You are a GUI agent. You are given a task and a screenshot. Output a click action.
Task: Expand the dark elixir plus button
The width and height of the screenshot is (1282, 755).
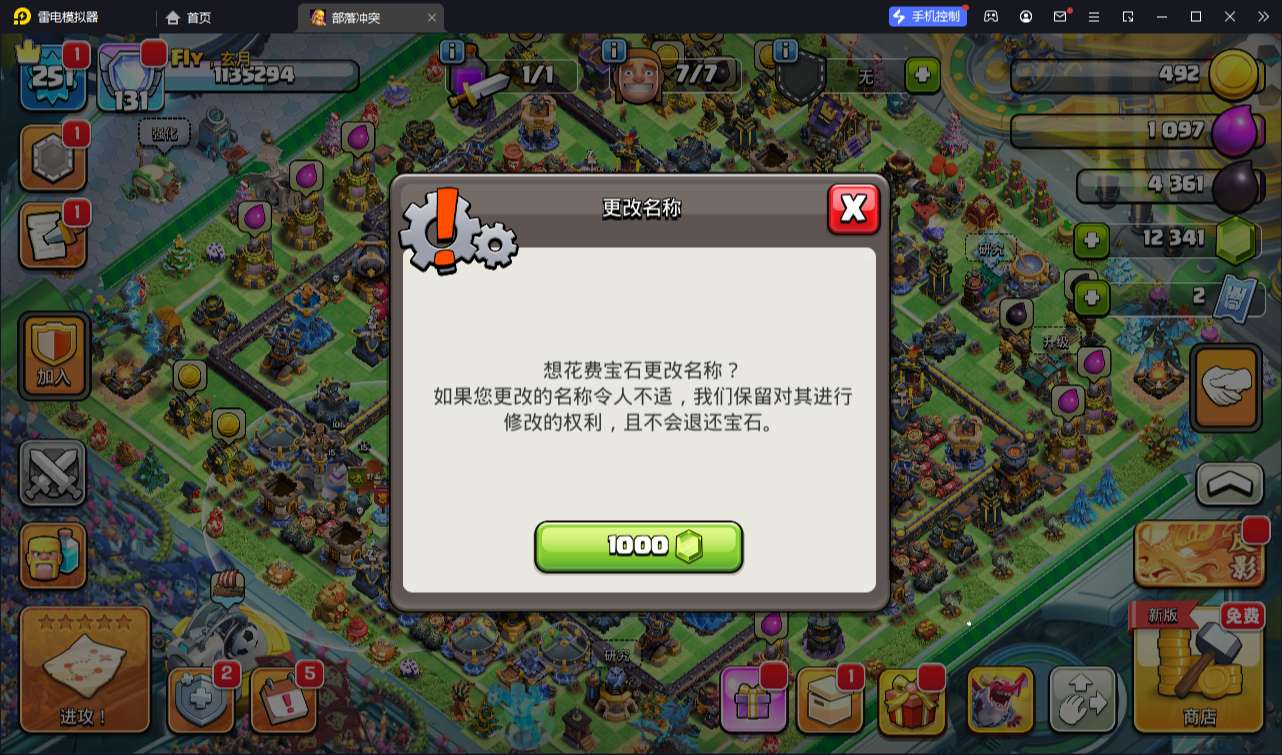[1091, 296]
